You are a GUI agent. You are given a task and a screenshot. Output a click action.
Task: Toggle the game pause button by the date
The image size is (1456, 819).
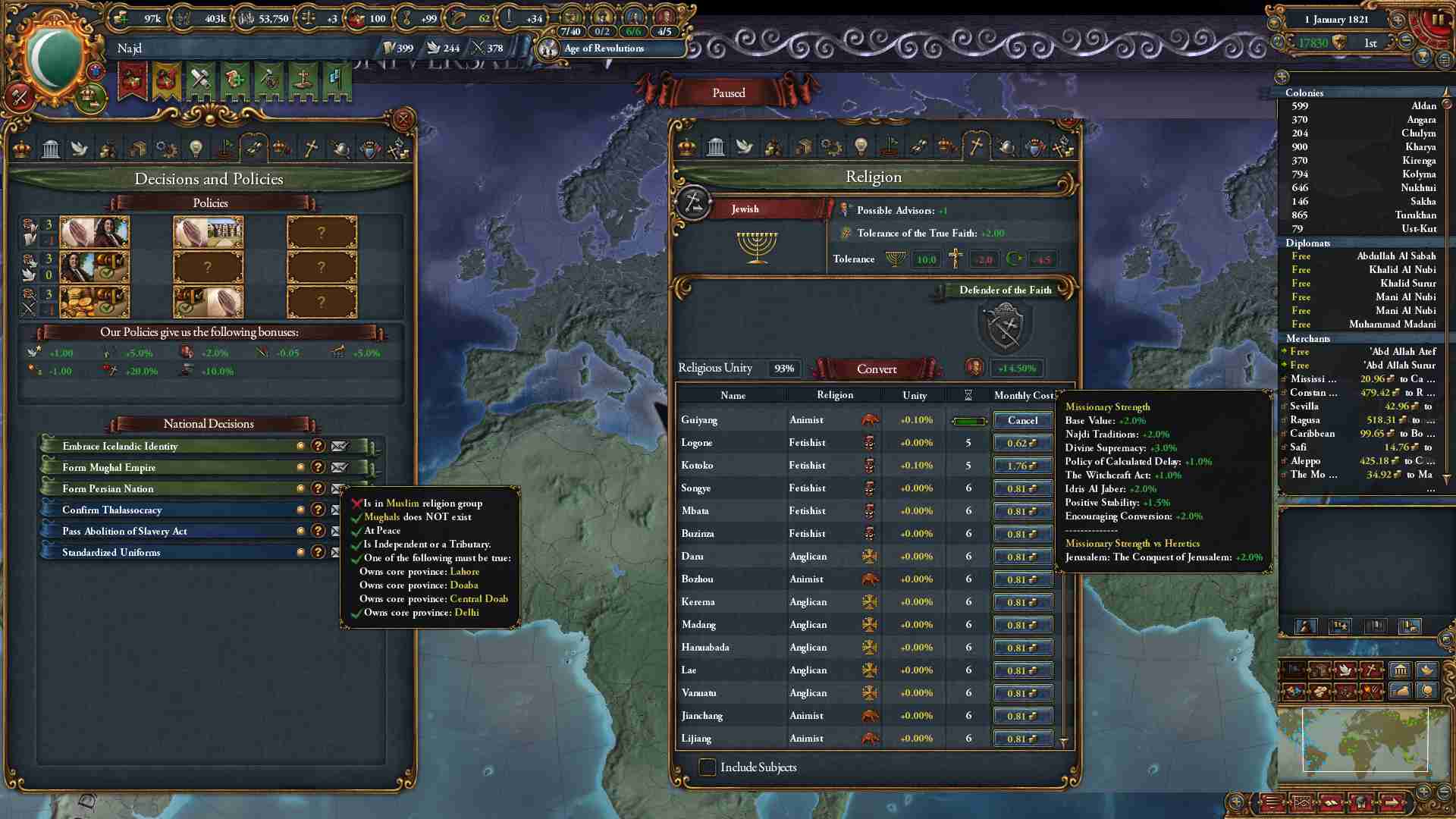tap(1436, 20)
